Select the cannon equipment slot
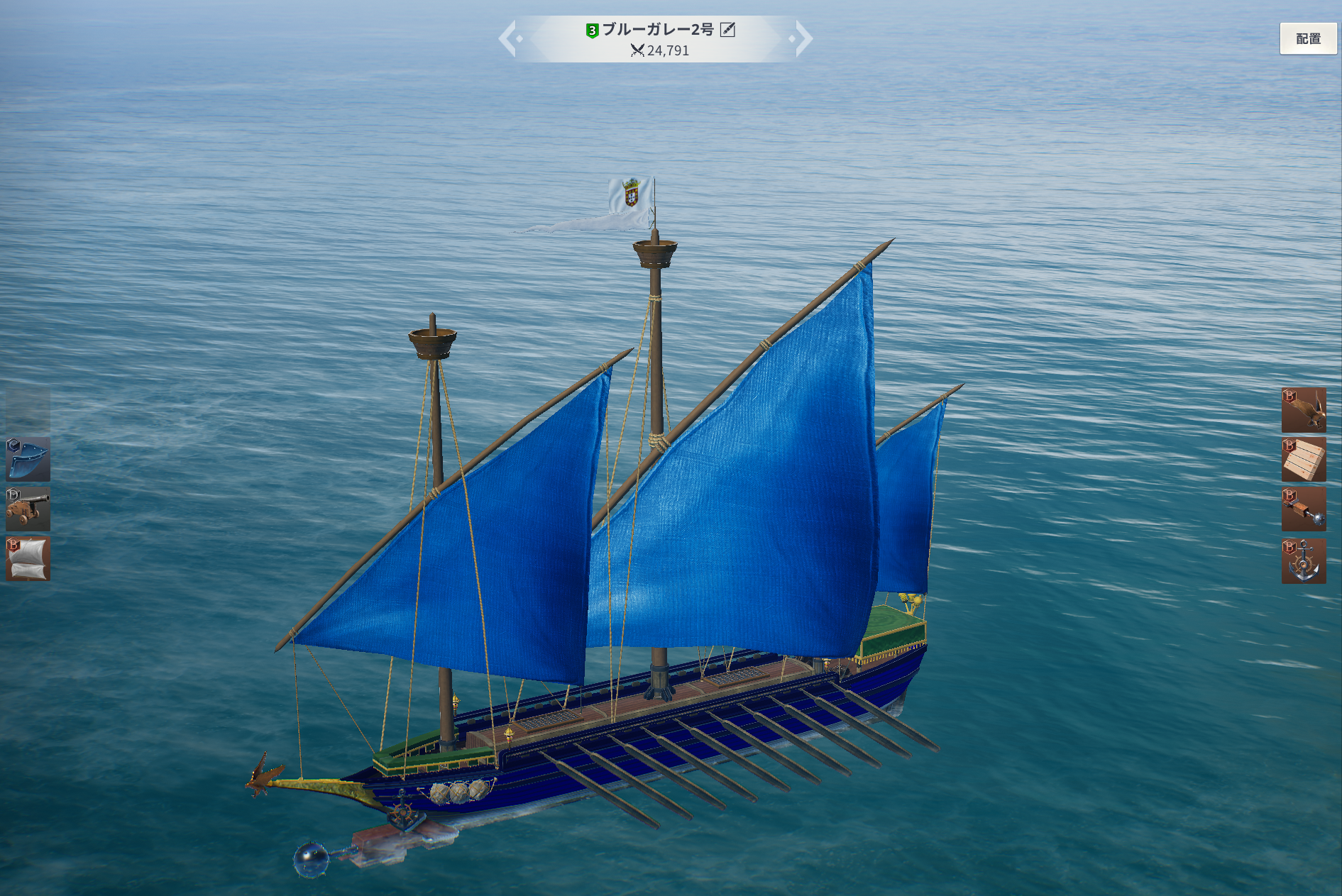The width and height of the screenshot is (1342, 896). (x=28, y=509)
